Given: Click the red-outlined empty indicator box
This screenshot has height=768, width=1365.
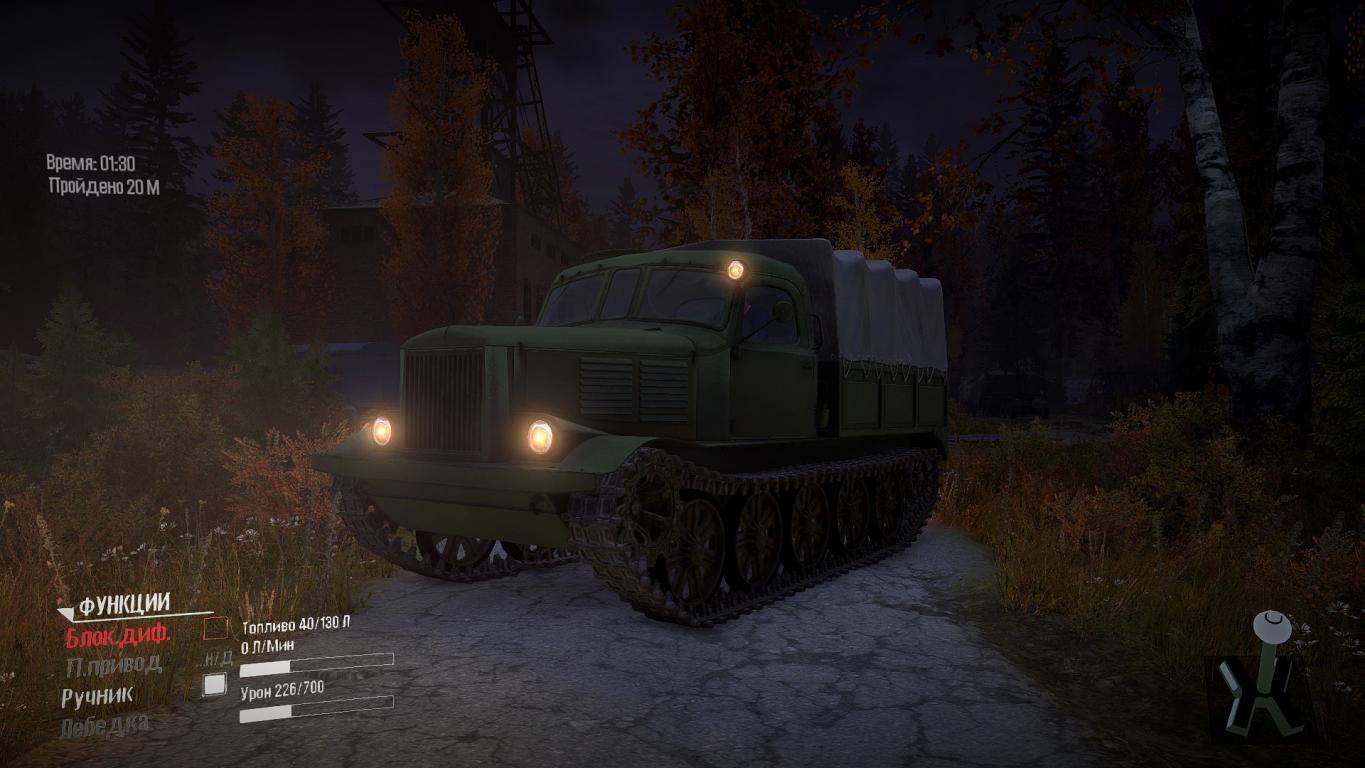Looking at the screenshot, I should pyautogui.click(x=215, y=628).
